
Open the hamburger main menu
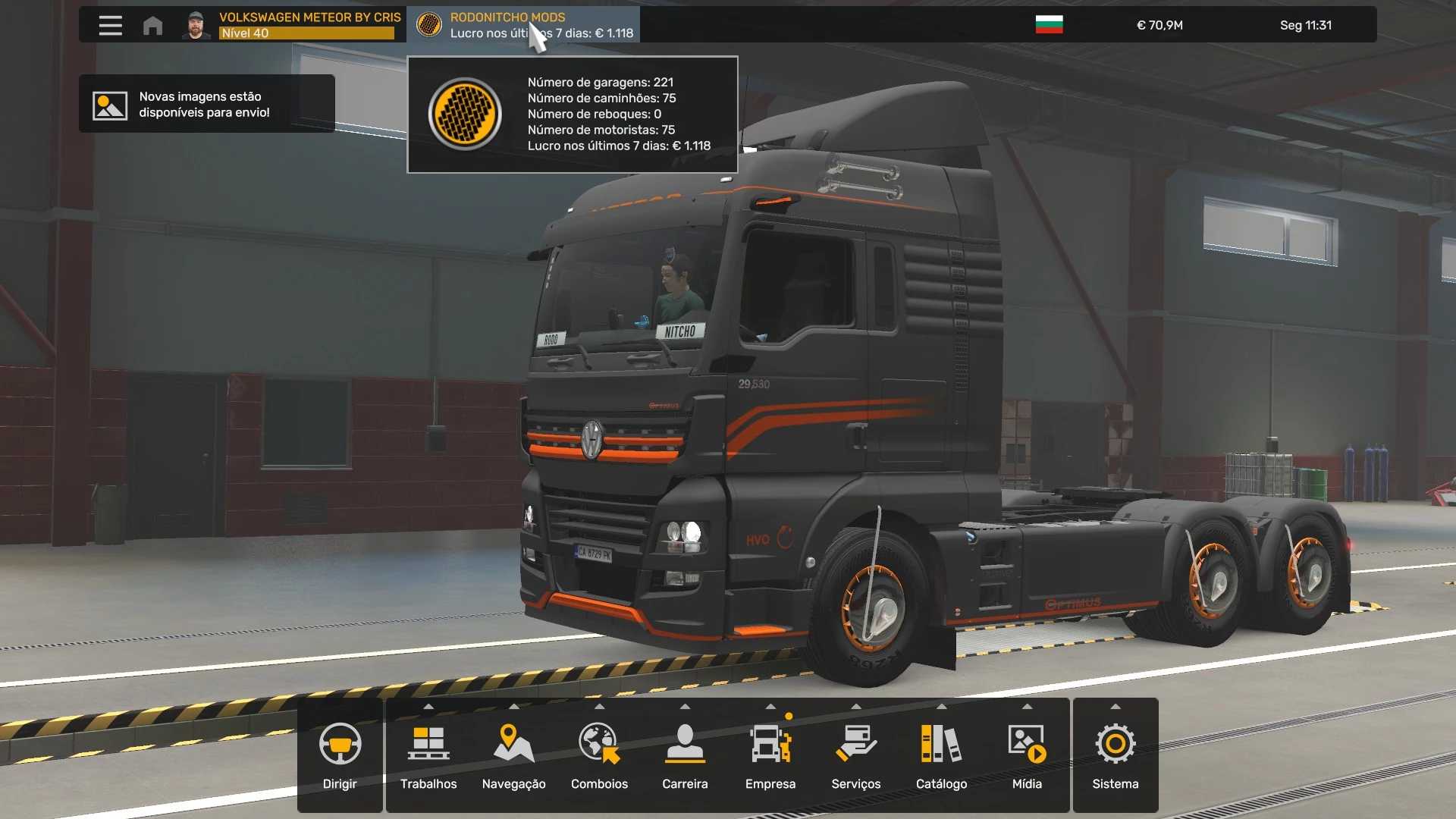coord(110,25)
